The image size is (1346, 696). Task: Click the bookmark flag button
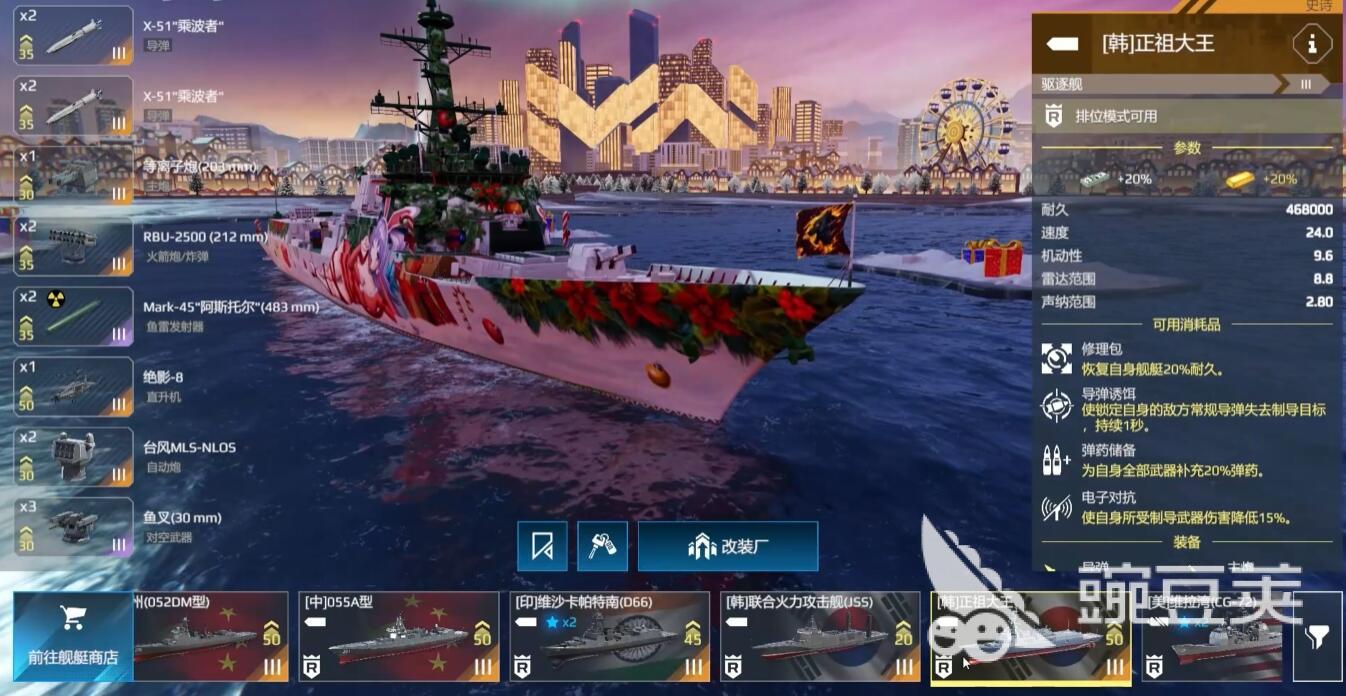pos(542,546)
